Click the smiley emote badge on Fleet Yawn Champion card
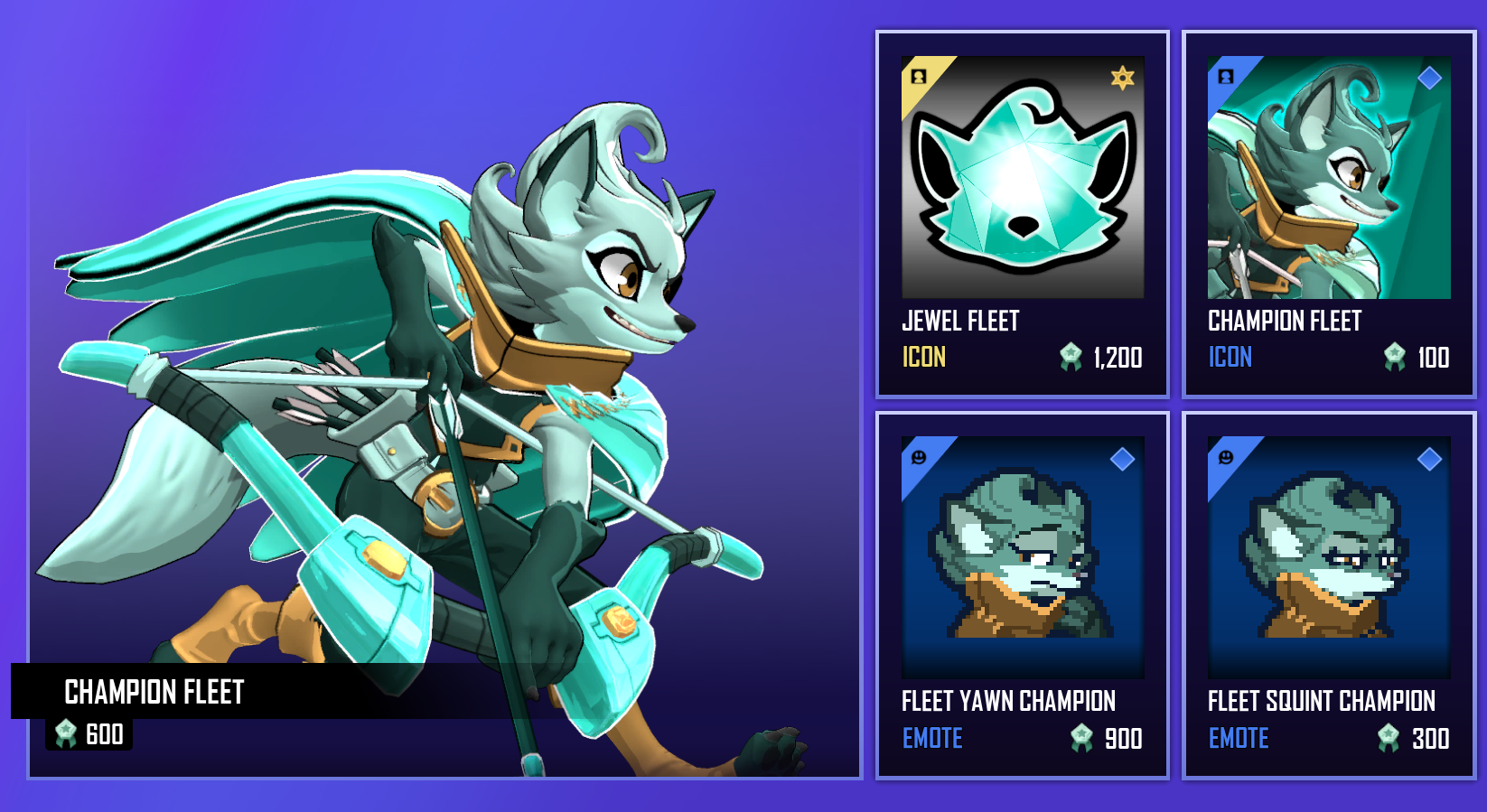1487x812 pixels. 919,459
